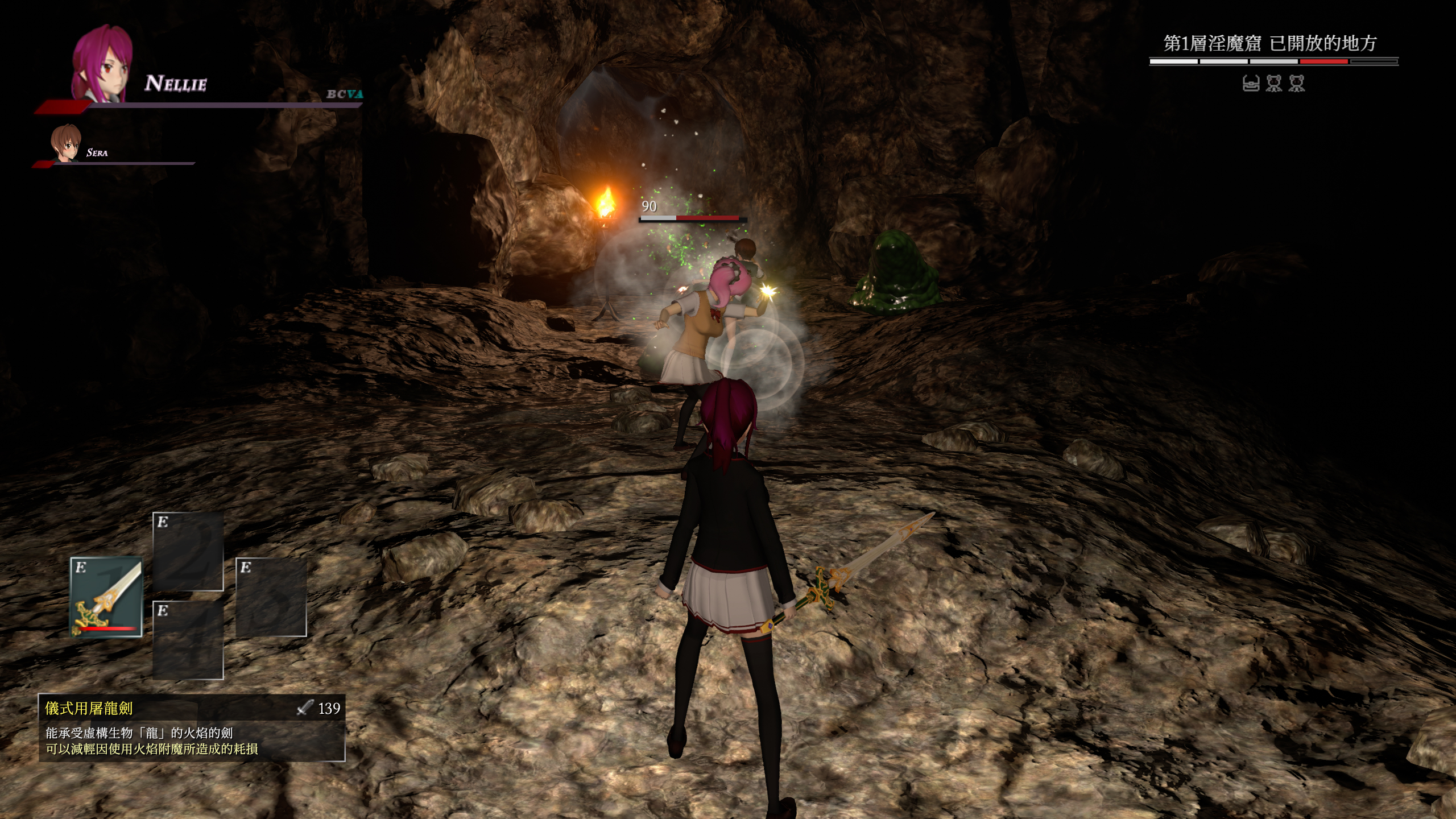Select Sera's party member portrait
Viewport: 1456px width, 819px height.
pyautogui.click(x=65, y=143)
